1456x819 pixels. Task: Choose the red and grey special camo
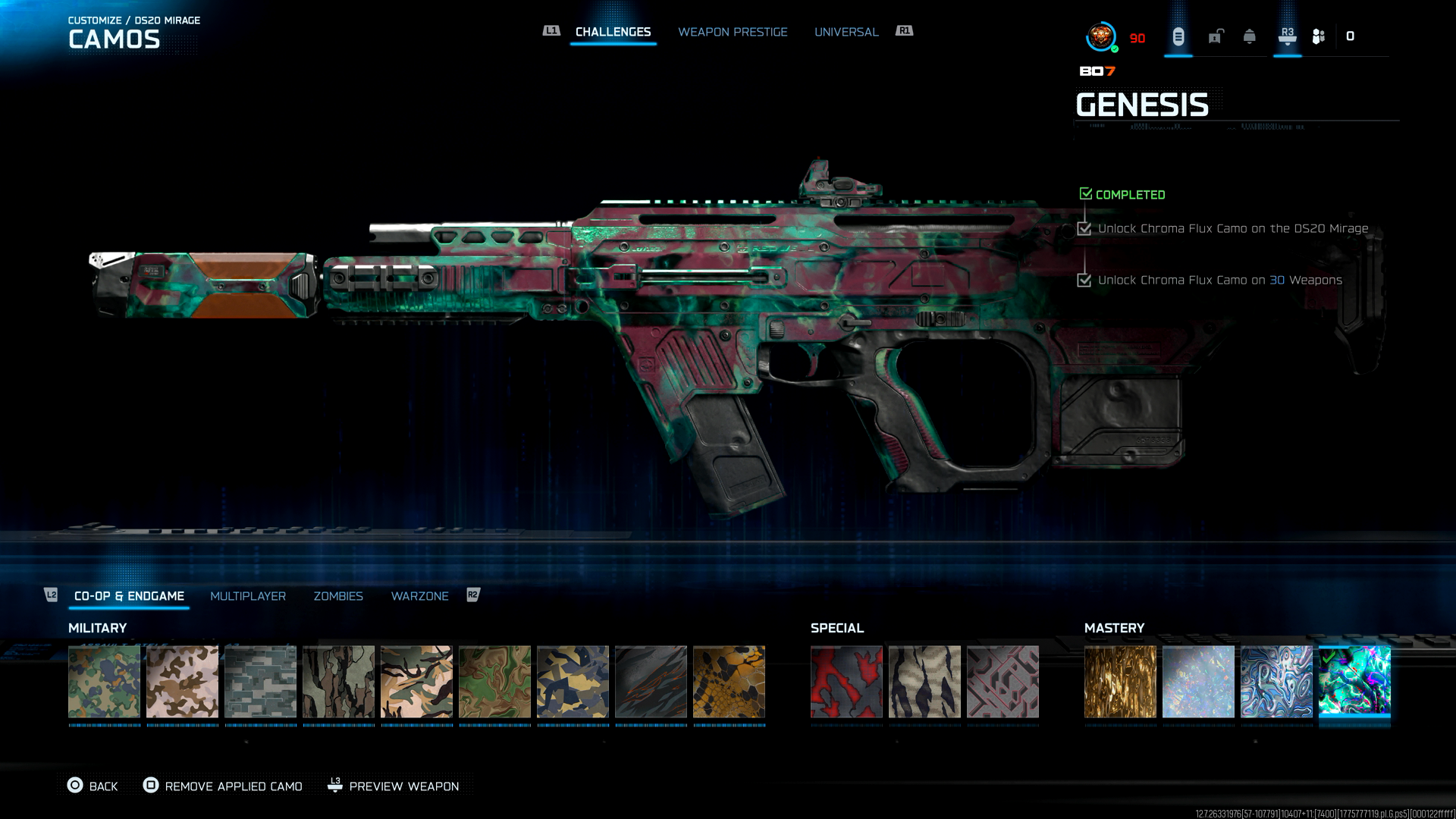pyautogui.click(x=846, y=682)
